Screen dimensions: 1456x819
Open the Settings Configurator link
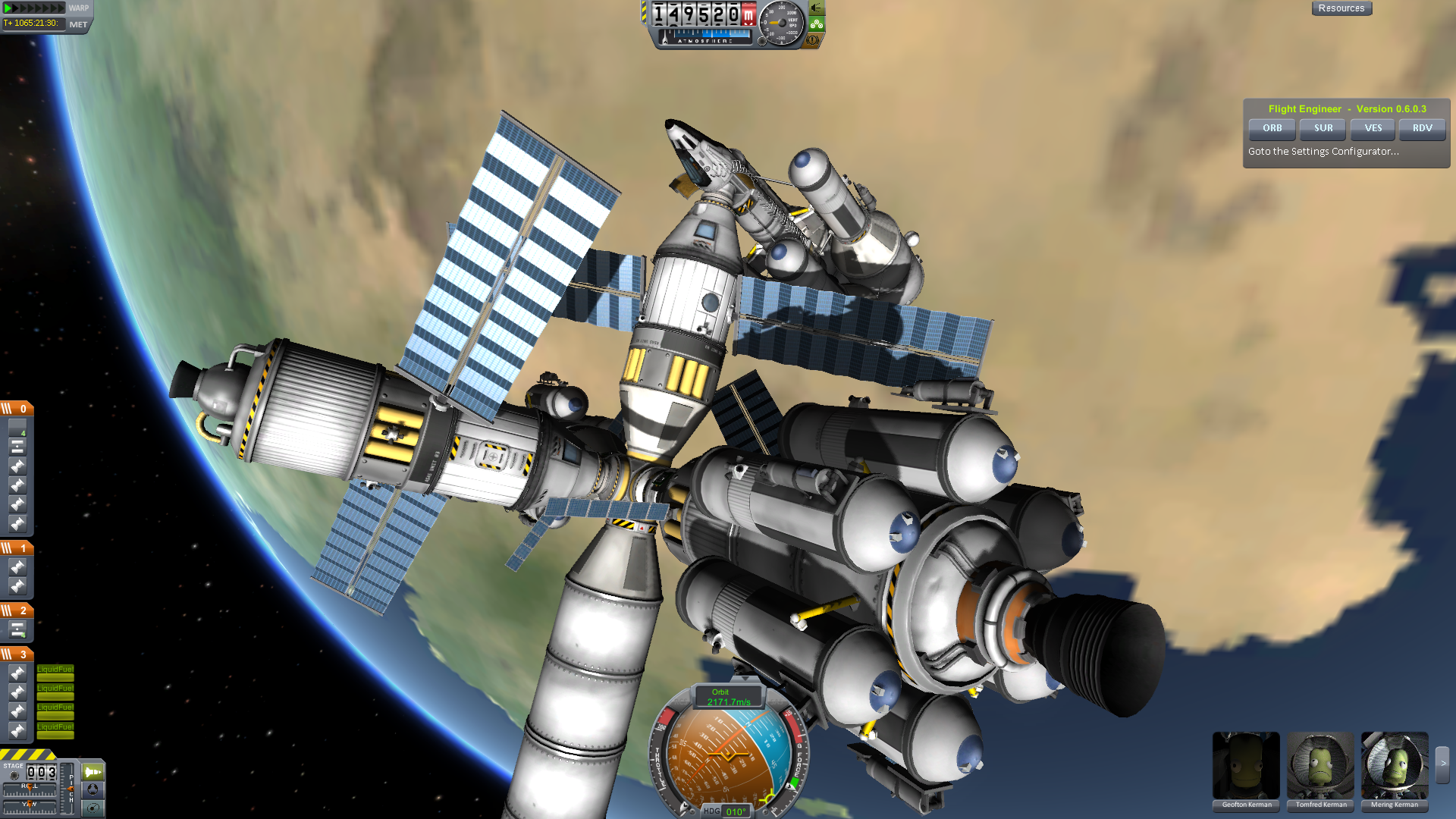pyautogui.click(x=1323, y=152)
